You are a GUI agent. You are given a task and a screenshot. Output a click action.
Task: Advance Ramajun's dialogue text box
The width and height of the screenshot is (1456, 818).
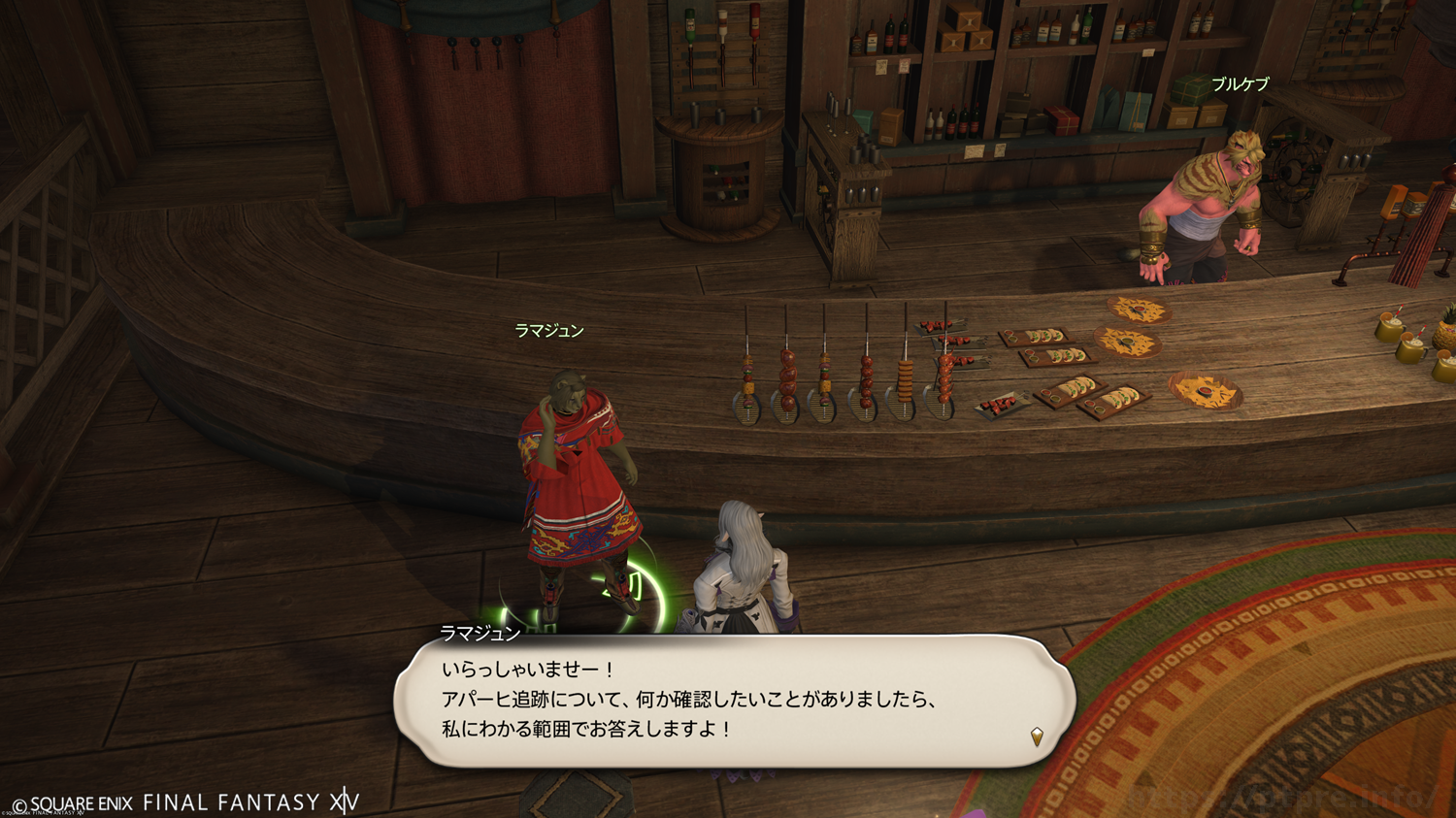[734, 701]
